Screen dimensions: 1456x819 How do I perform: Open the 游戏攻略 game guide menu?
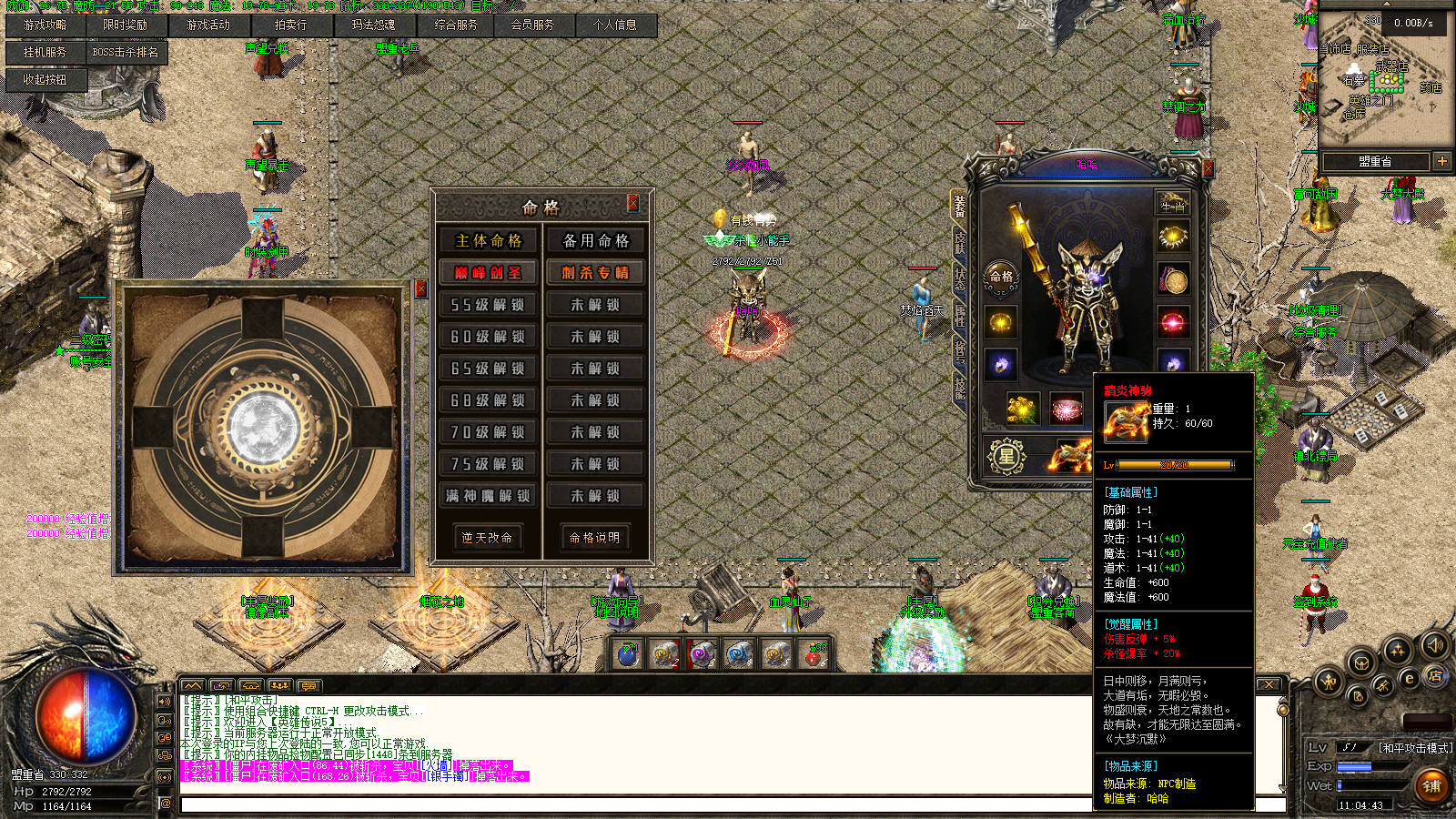45,25
